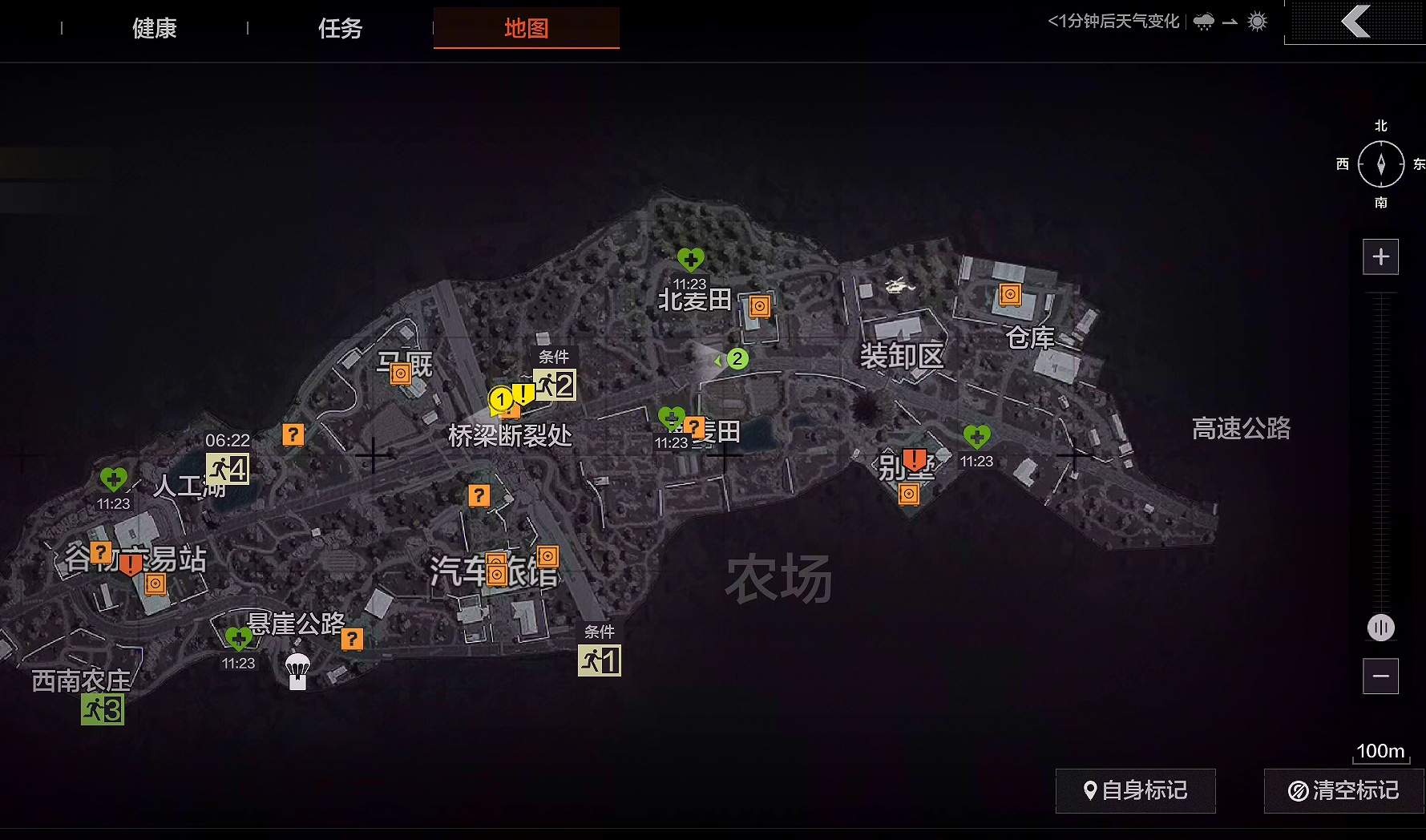Screen dimensions: 1426x840
Task: Switch to the 健康 tab
Action: pos(155,29)
